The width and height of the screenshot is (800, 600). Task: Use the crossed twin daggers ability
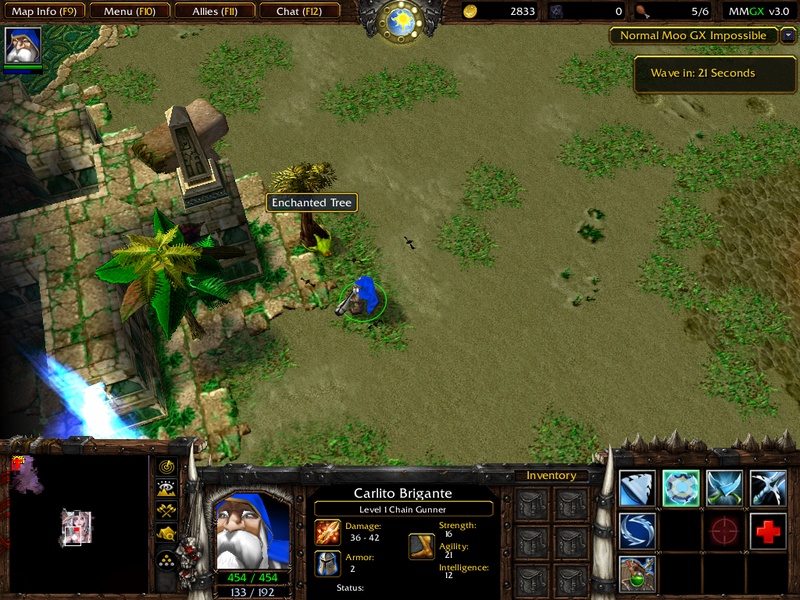pos(725,487)
